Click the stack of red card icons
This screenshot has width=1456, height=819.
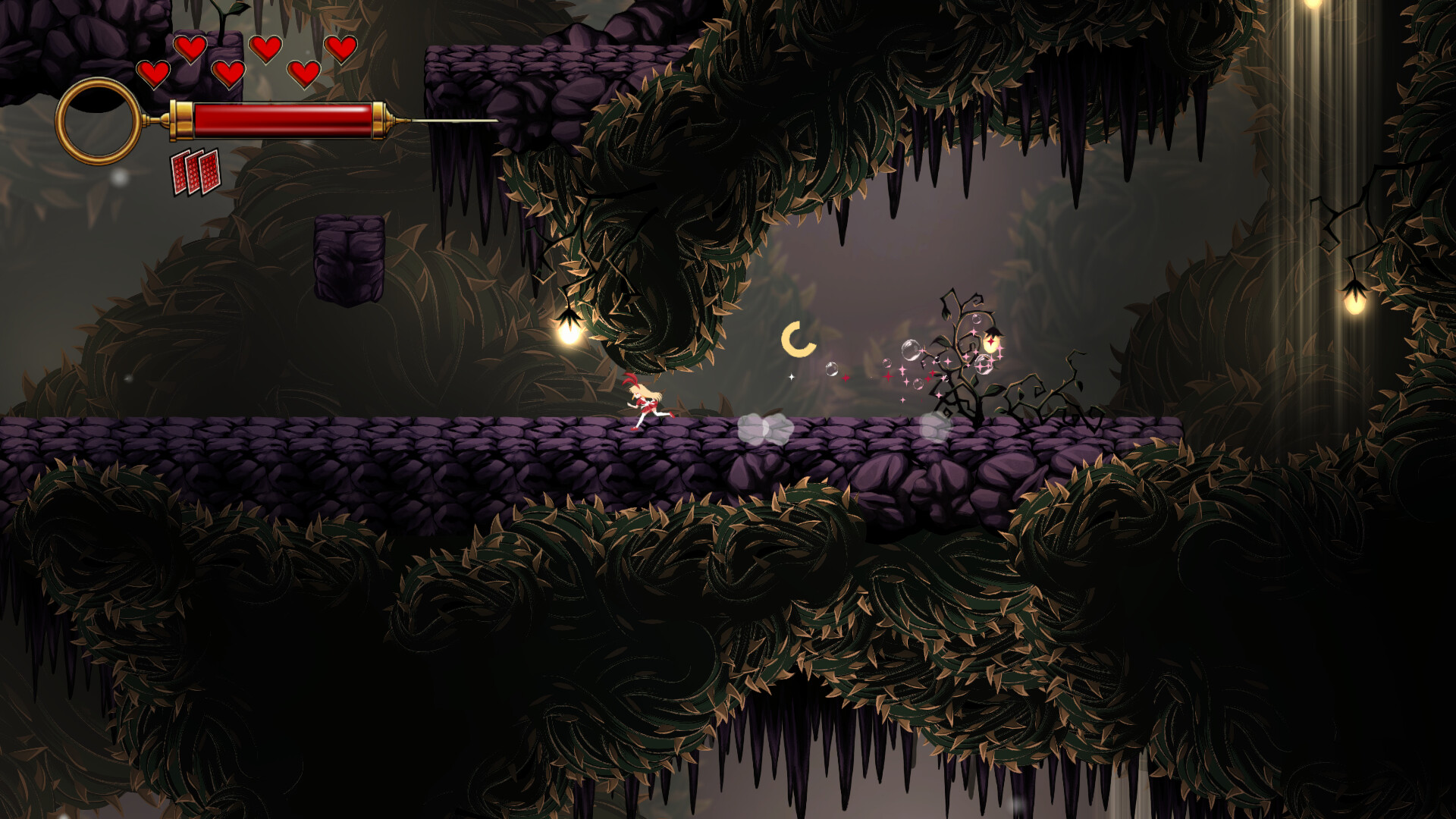coord(195,172)
